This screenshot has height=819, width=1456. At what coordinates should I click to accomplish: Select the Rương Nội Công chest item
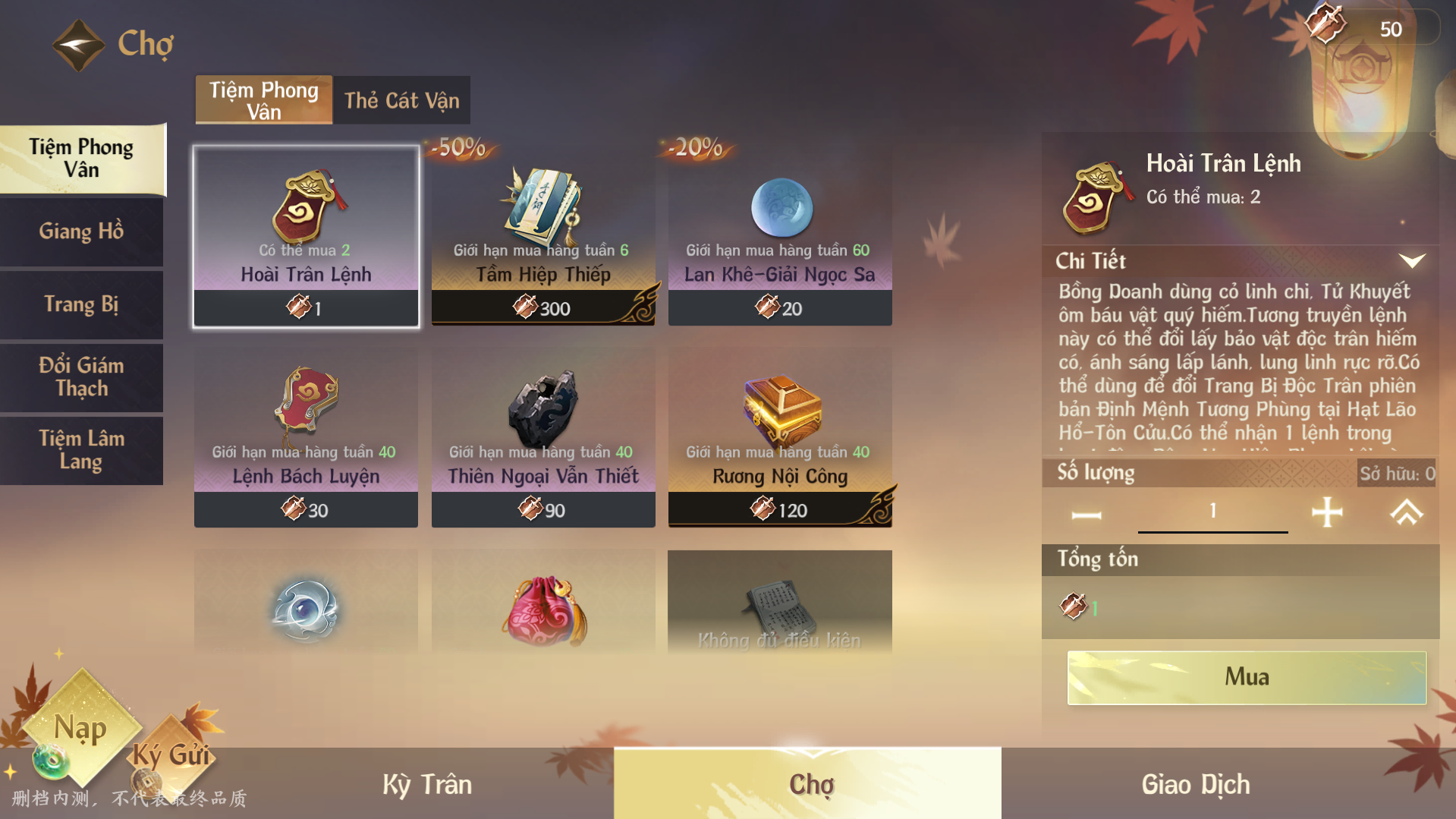(780, 438)
